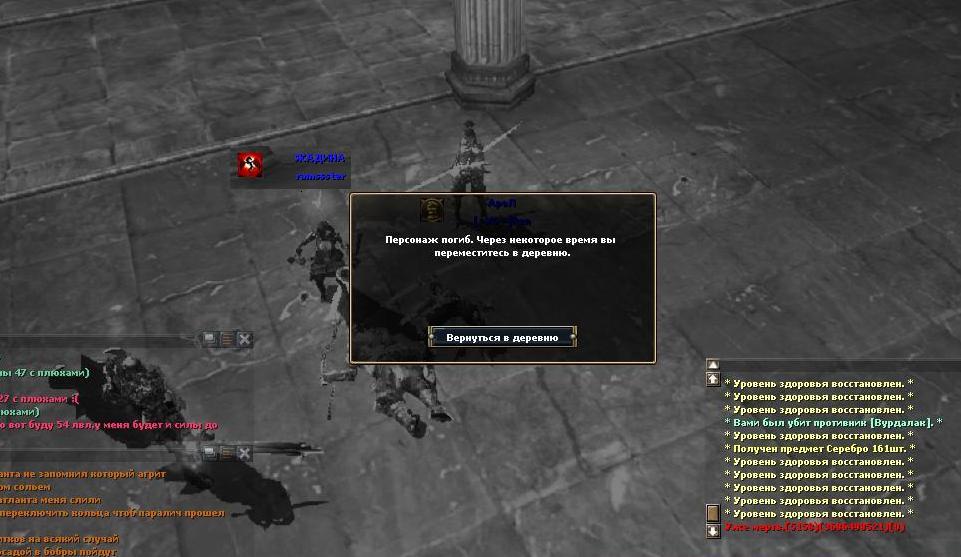Click the window icon on the pink-message chat panel
The width and height of the screenshot is (961, 557).
210,340
